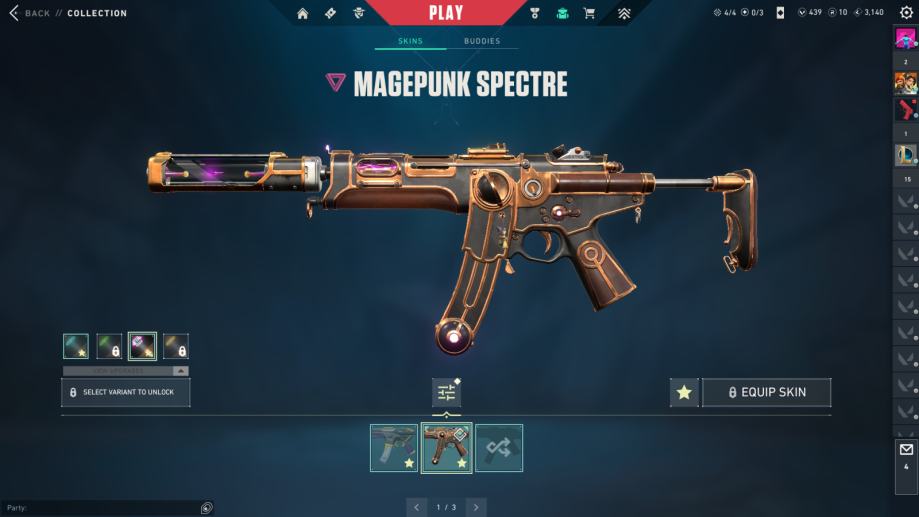Open the store cart icon
Image resolution: width=919 pixels, height=517 pixels.
[589, 13]
